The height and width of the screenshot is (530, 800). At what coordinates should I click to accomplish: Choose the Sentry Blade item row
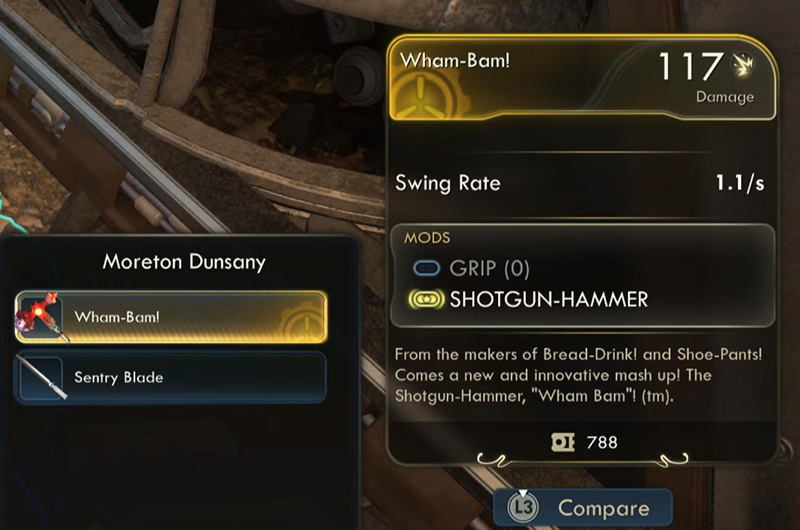(x=170, y=377)
